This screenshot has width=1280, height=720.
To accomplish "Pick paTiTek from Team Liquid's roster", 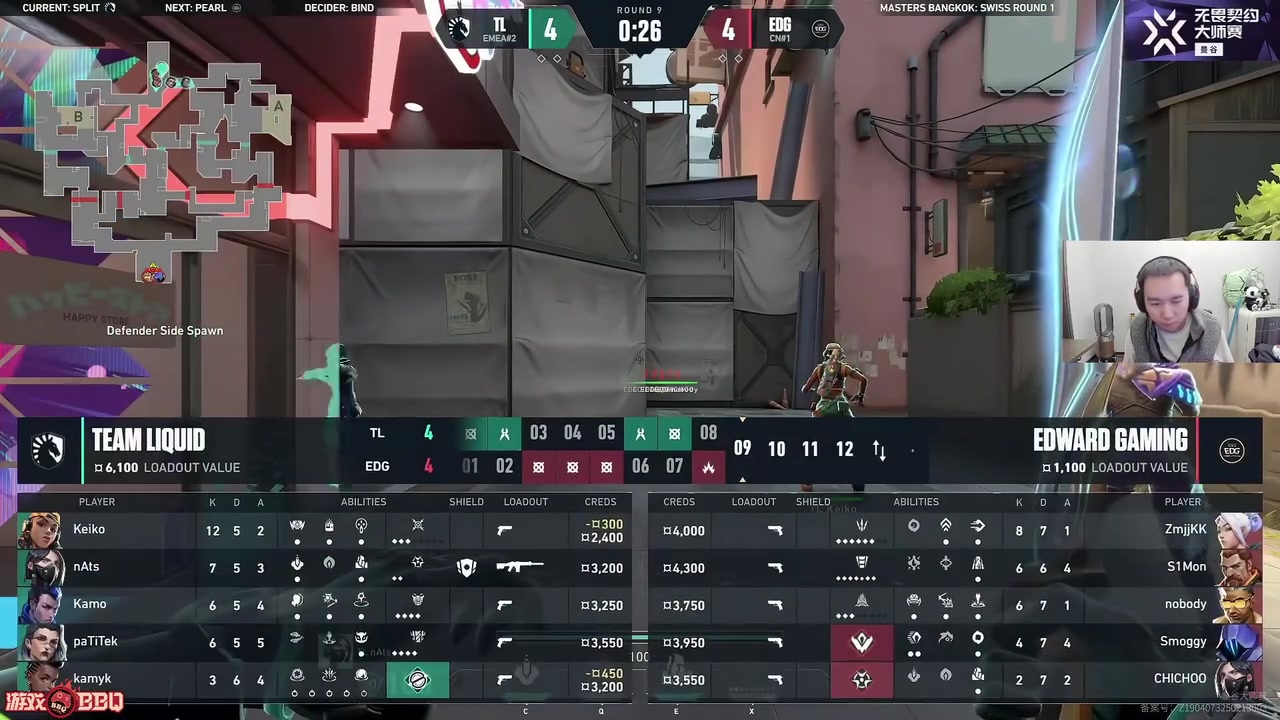I will pos(95,642).
